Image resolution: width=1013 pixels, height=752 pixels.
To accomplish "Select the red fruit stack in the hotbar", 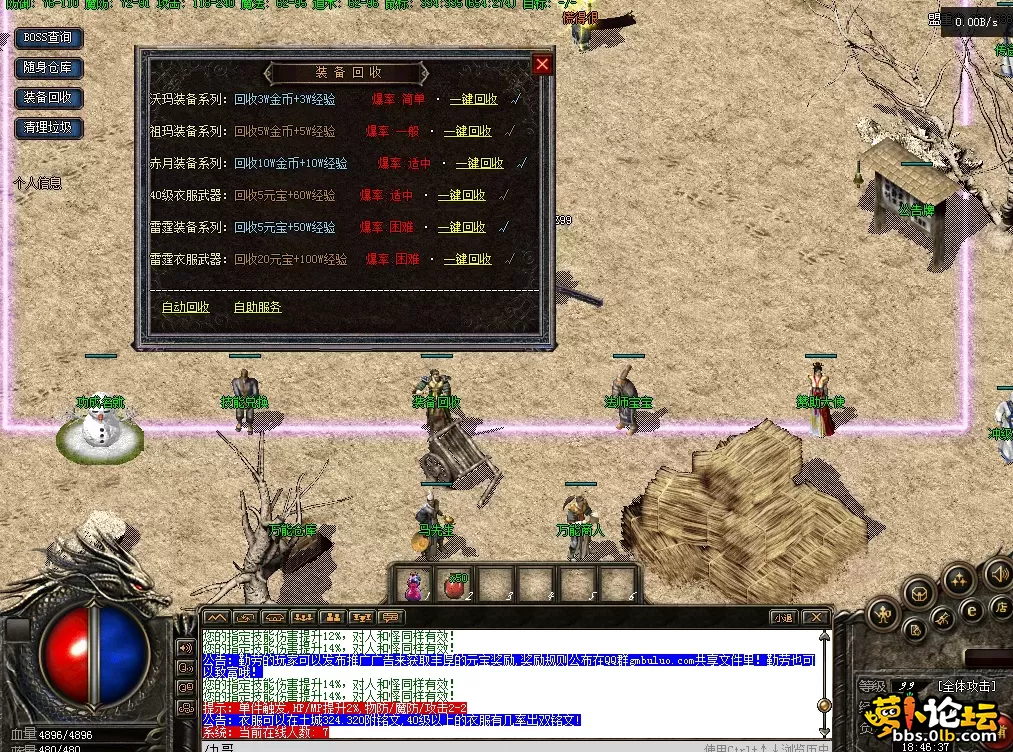I will (455, 583).
